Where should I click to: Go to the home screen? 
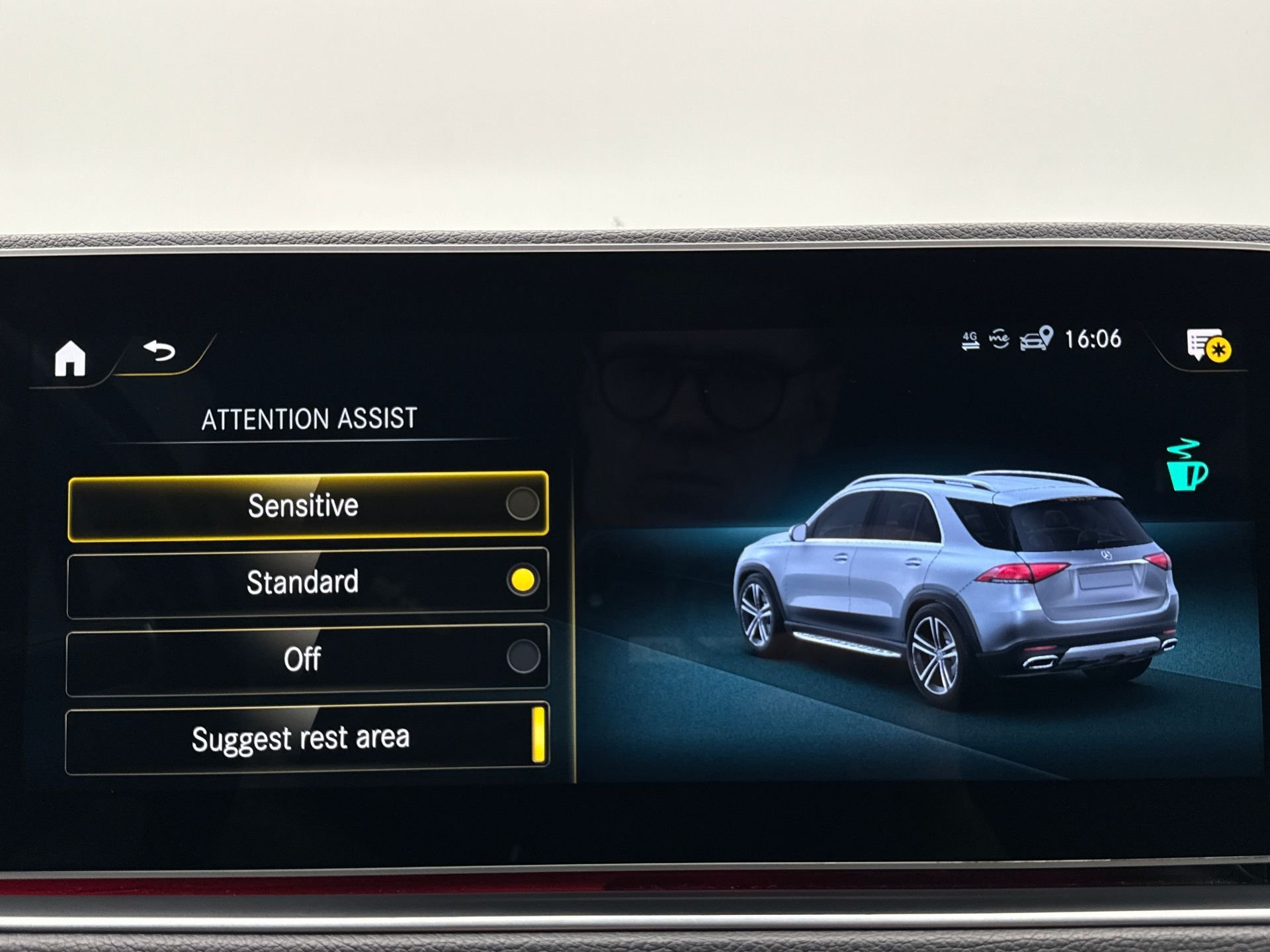pyautogui.click(x=70, y=358)
